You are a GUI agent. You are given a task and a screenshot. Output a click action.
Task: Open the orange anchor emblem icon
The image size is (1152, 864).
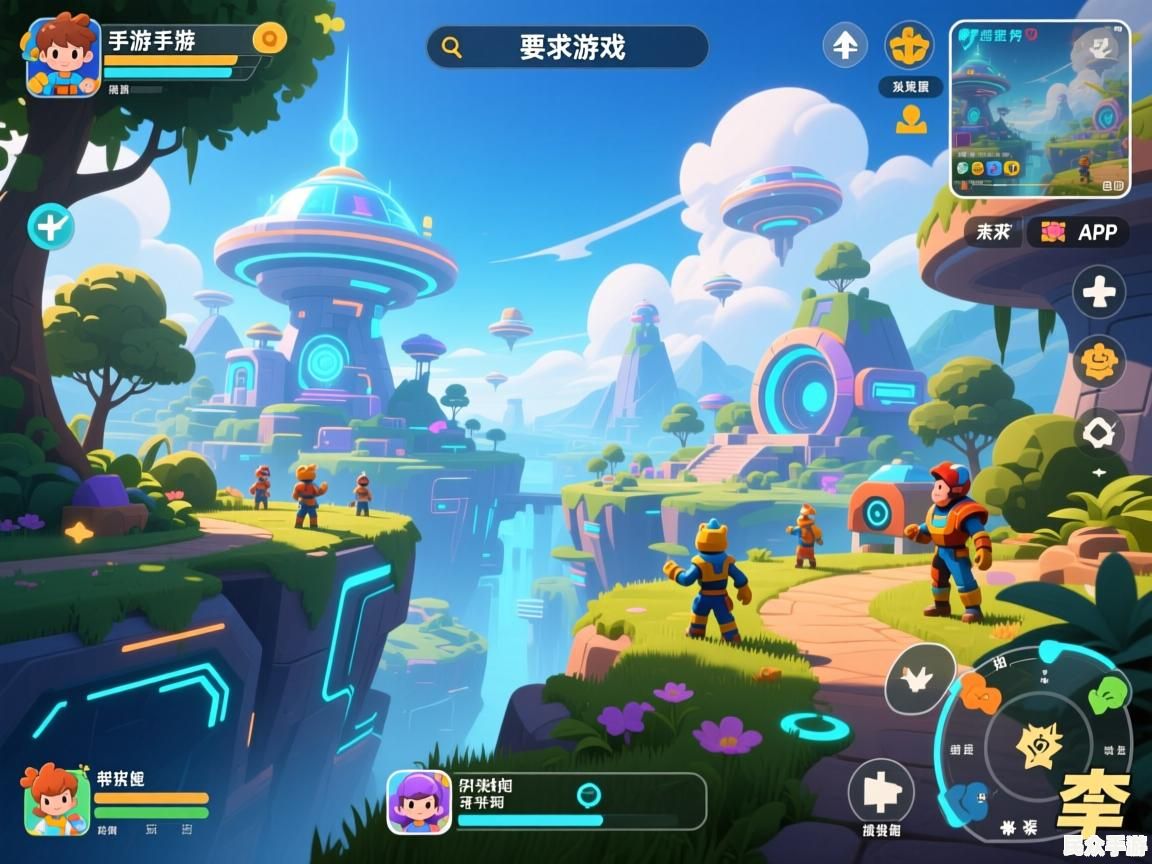pos(910,45)
